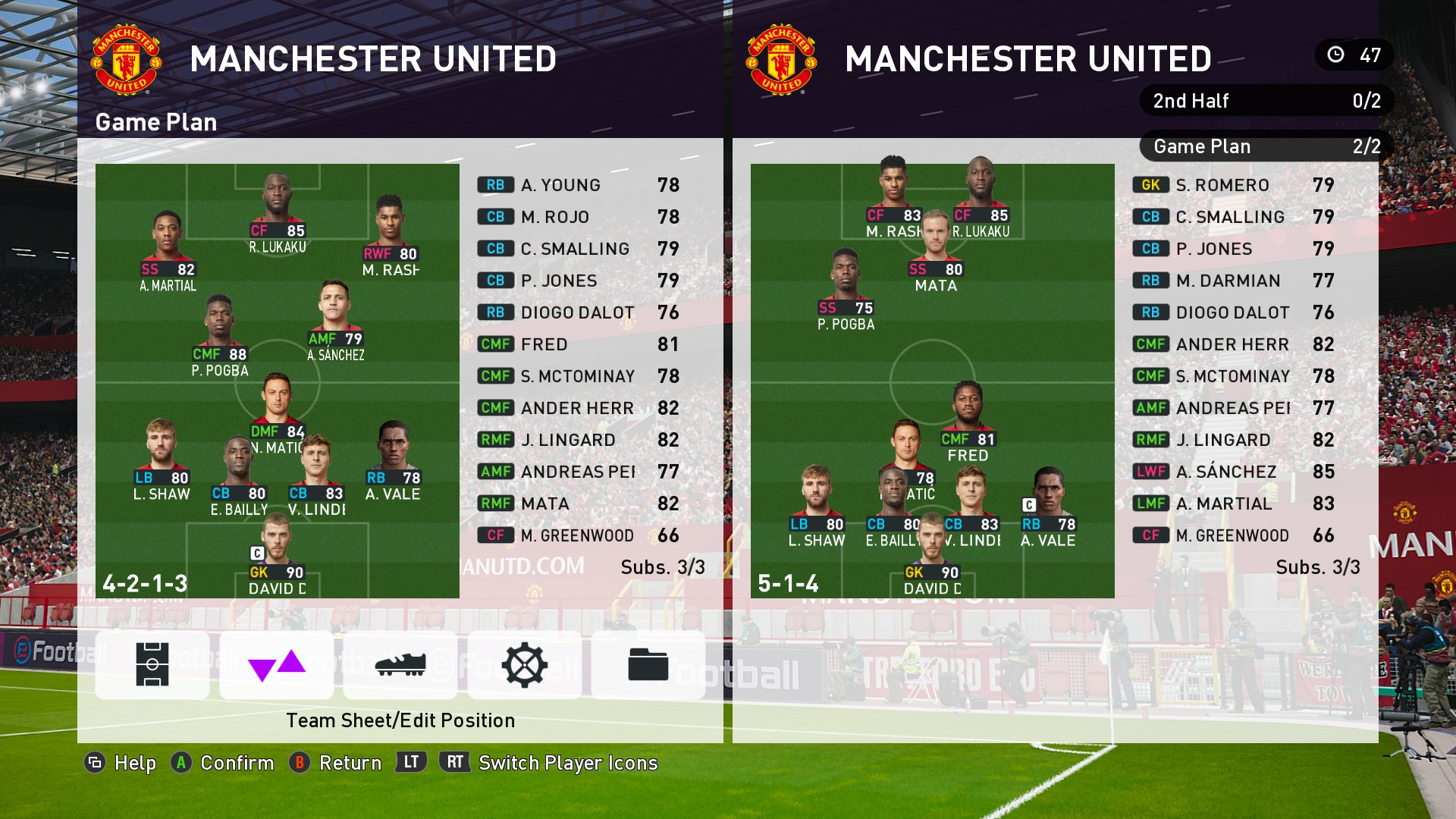Open the tactics wheel icon menu
This screenshot has height=819, width=1456.
tap(525, 665)
